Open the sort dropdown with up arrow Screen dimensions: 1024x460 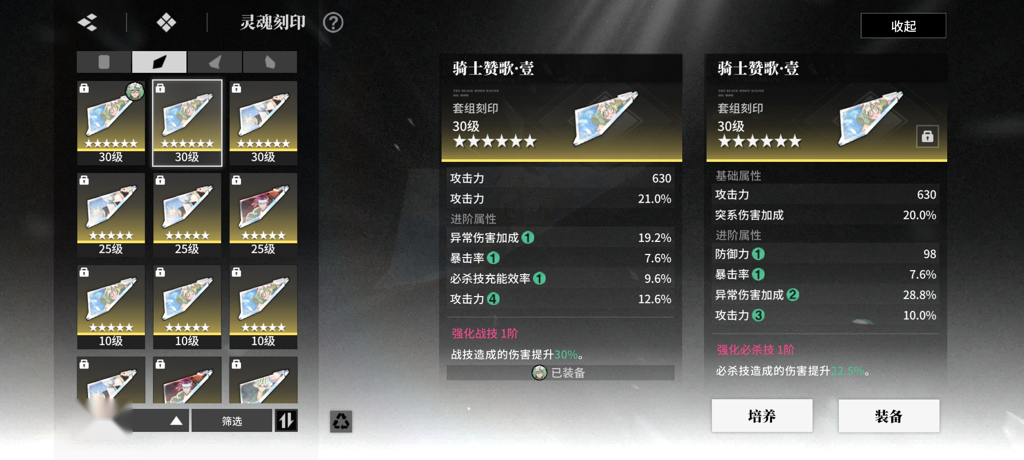[176, 421]
